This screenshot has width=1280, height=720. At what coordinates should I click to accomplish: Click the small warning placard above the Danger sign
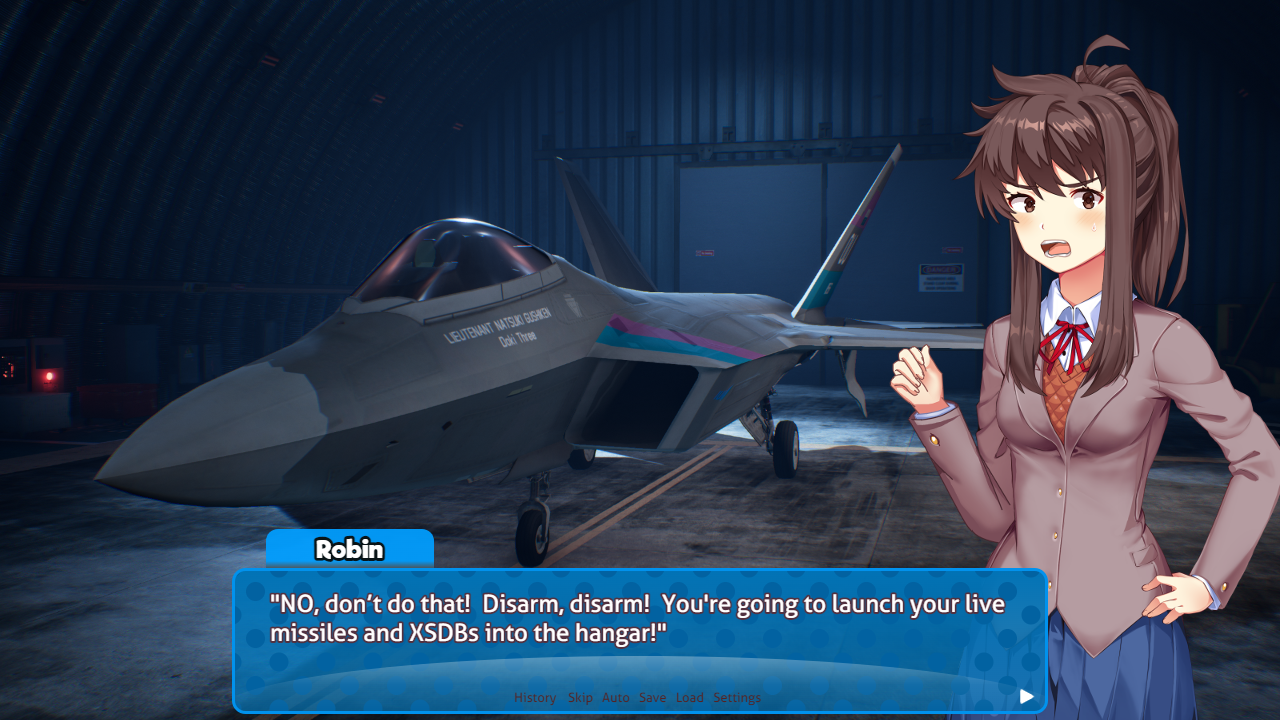tap(952, 250)
